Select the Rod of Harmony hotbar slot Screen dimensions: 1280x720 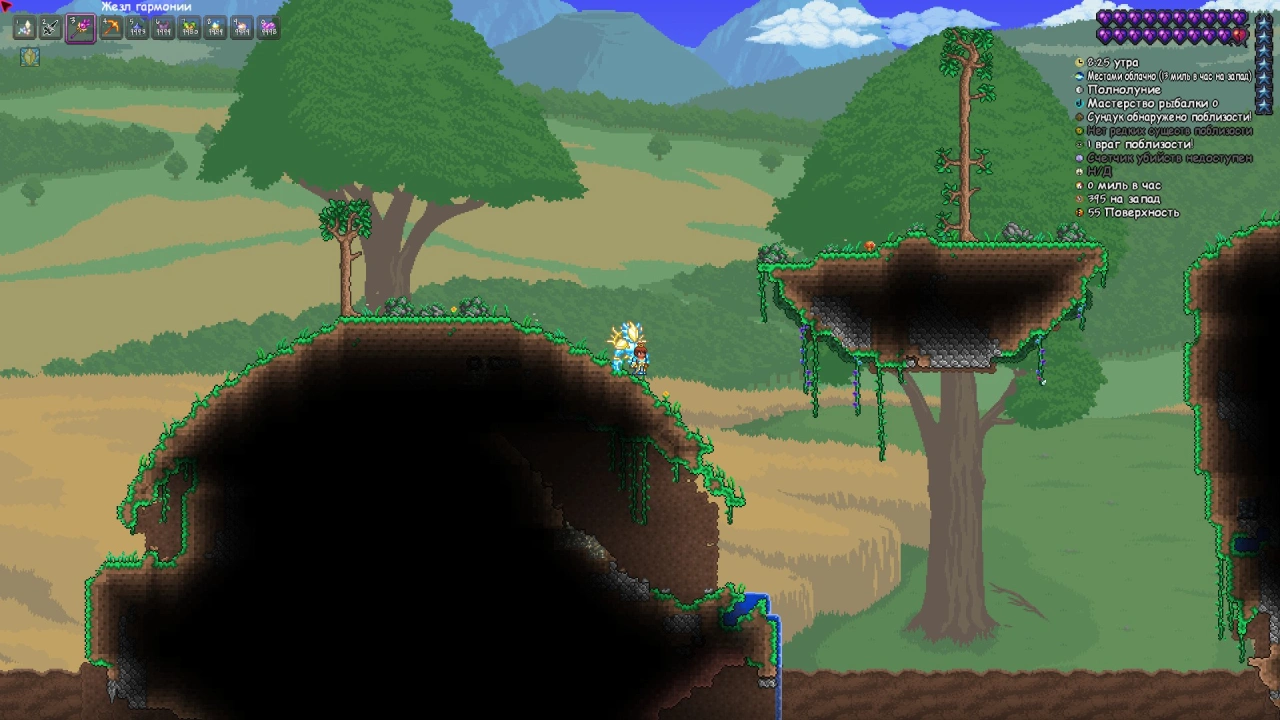coord(80,29)
